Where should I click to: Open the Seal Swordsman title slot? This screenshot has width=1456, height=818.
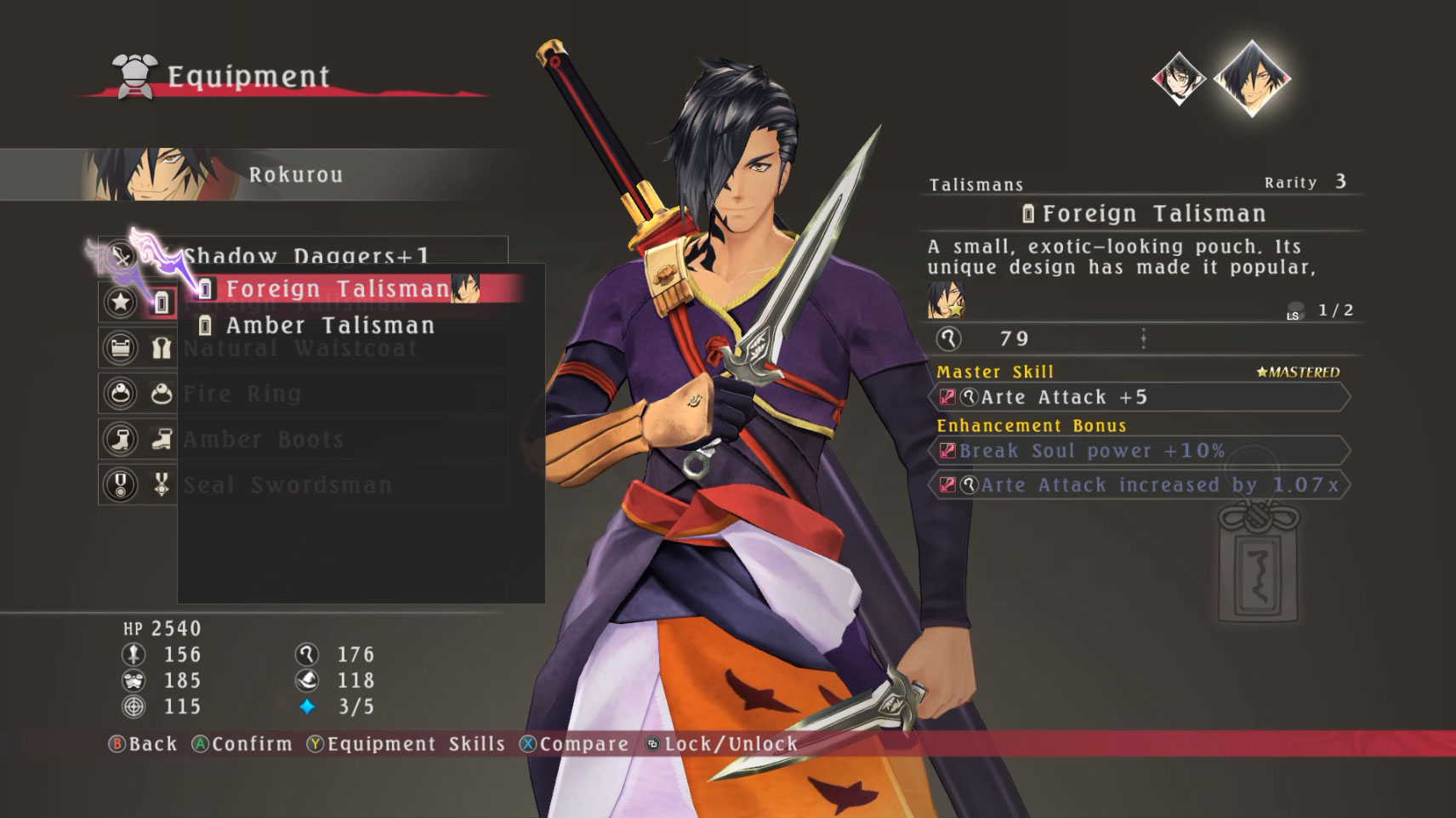click(287, 486)
